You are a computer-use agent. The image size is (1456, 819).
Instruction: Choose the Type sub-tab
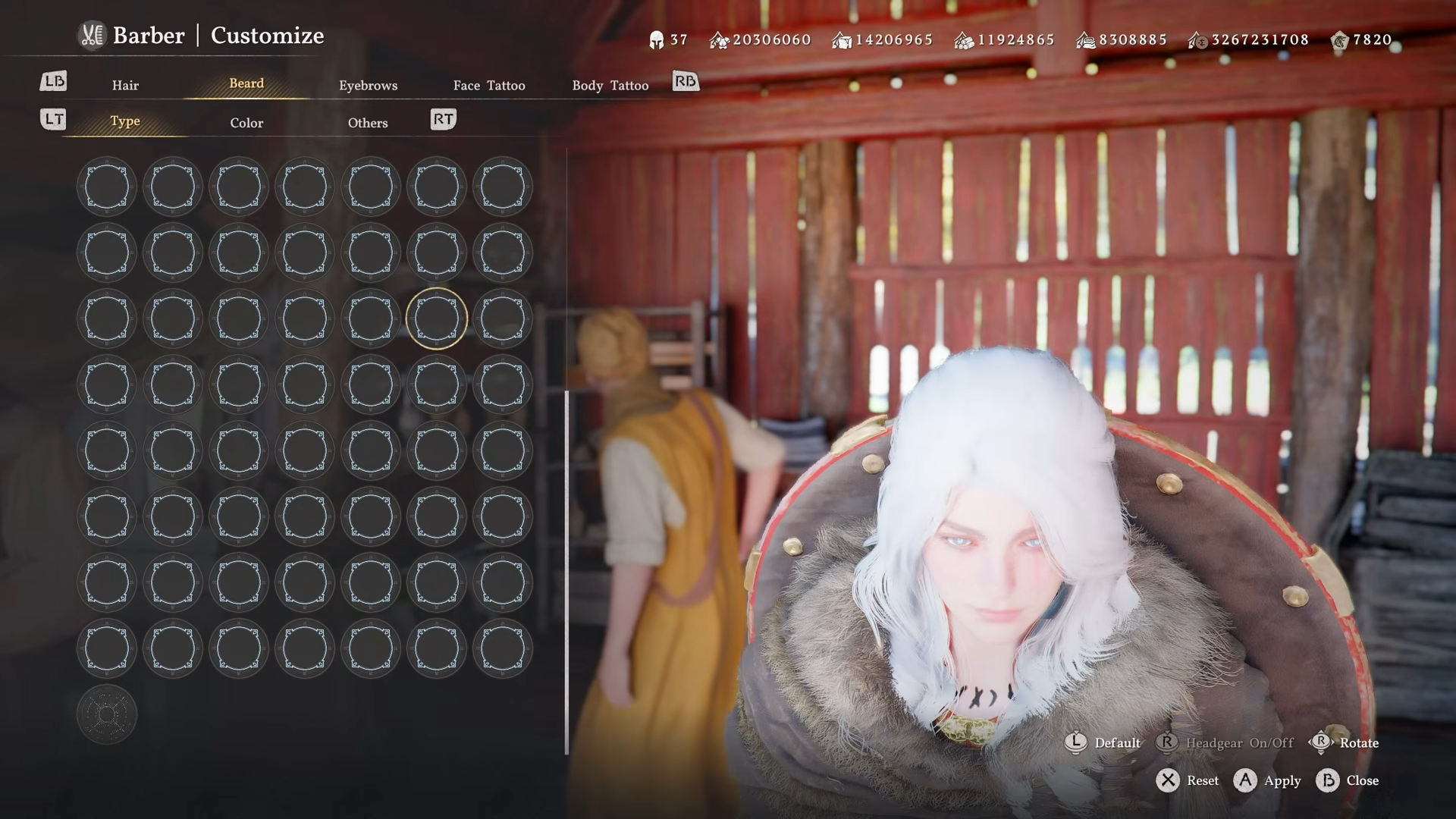(x=125, y=121)
